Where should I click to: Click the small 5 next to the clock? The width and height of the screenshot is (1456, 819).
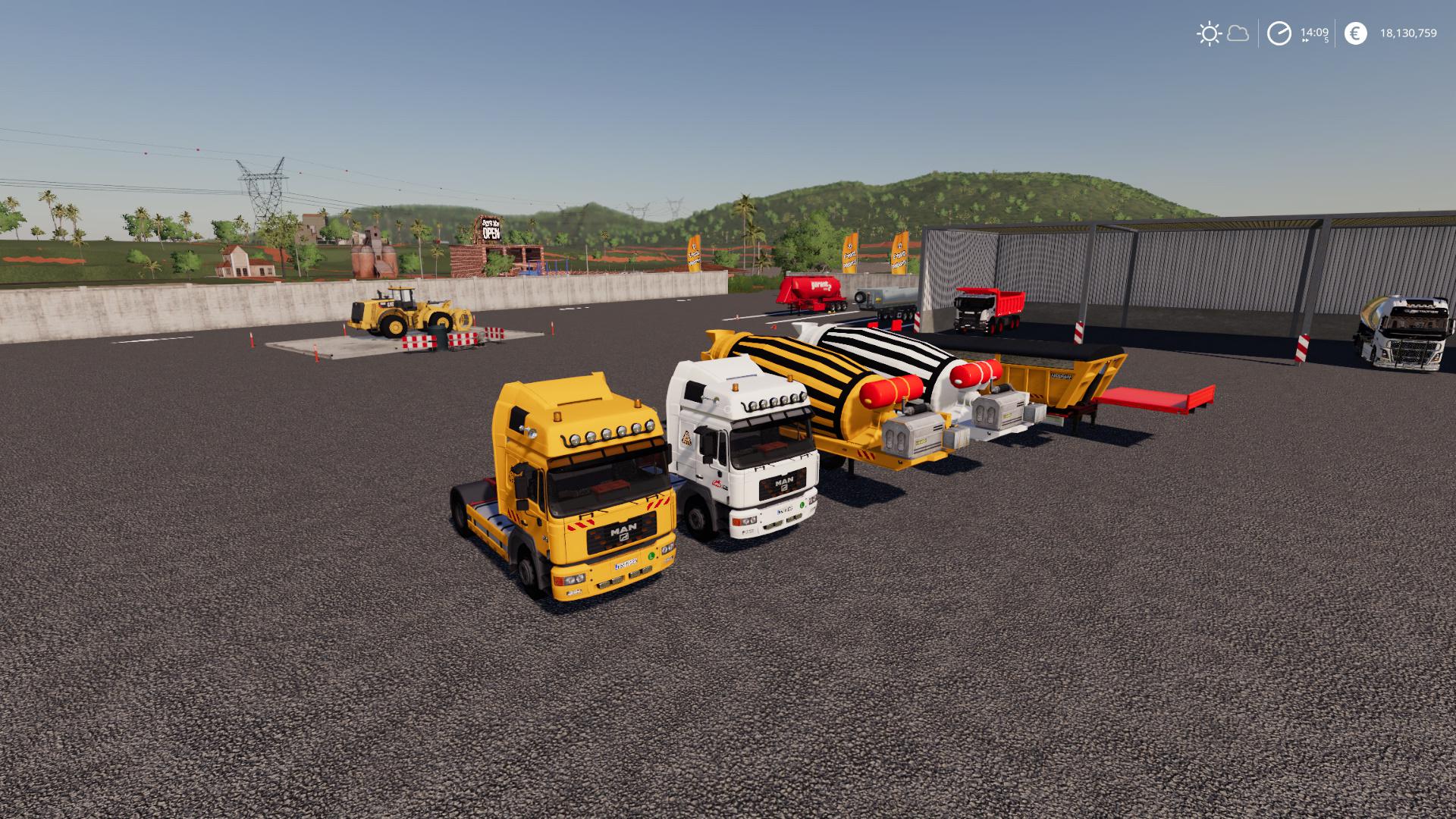click(x=1326, y=40)
